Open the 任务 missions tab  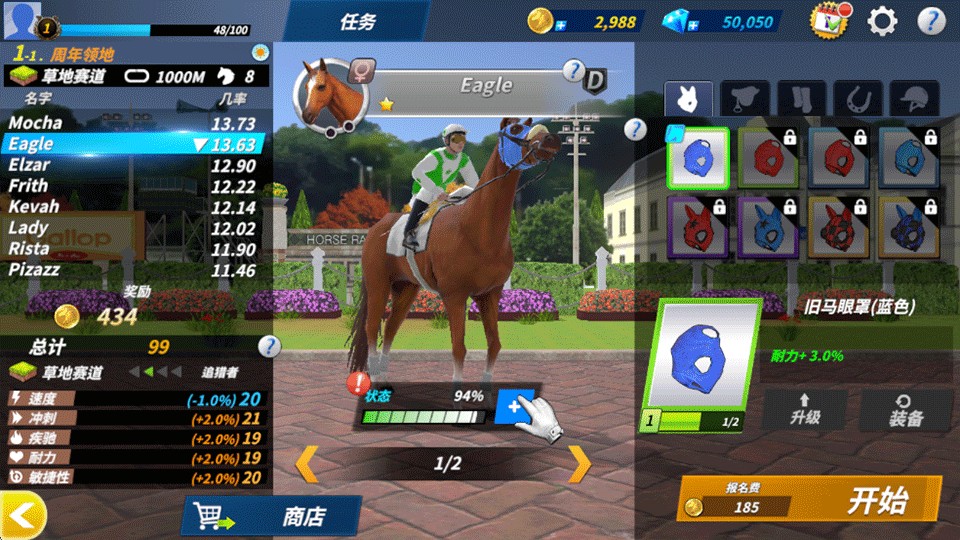tap(358, 22)
